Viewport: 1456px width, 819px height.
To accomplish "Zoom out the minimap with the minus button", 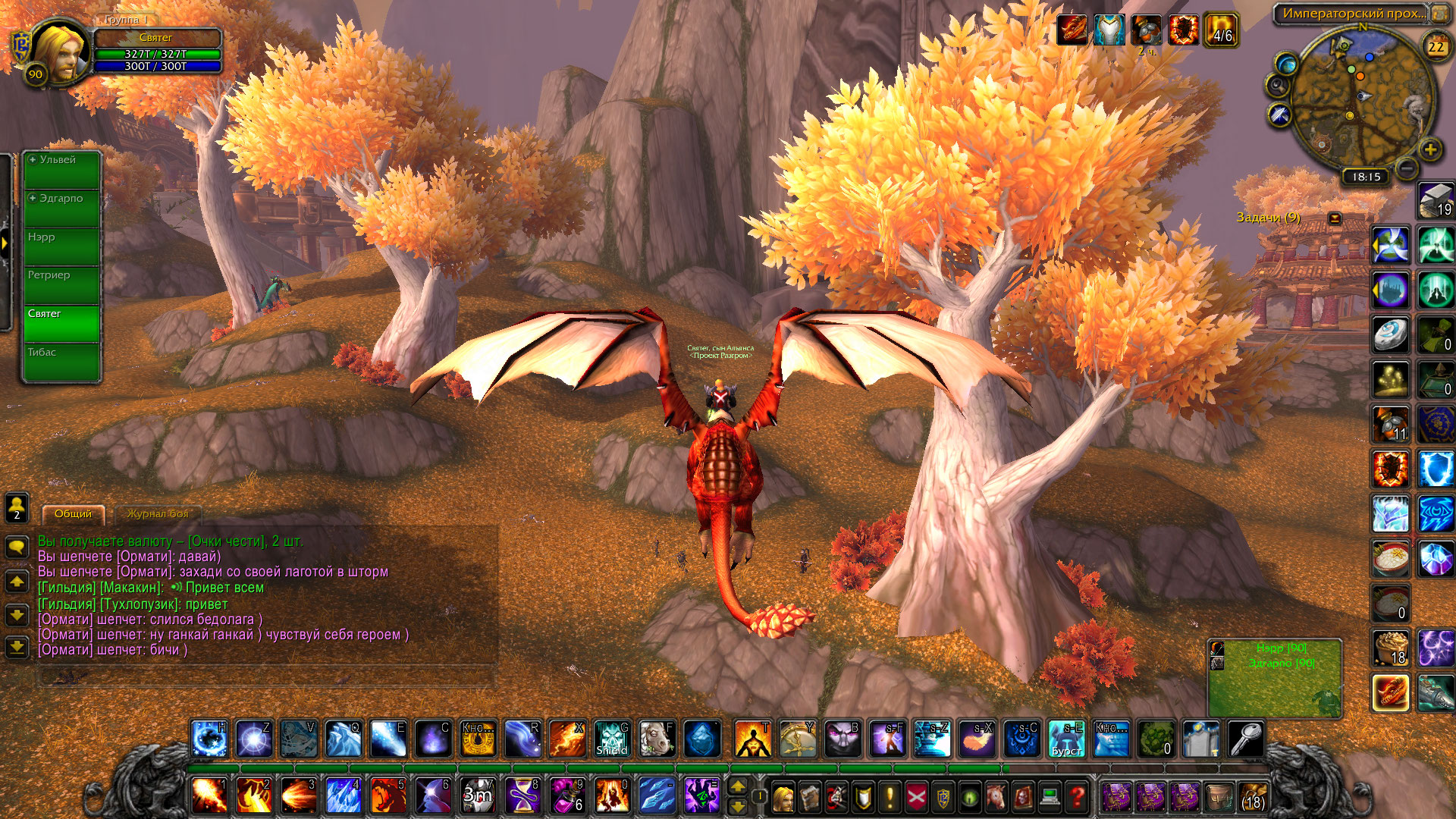I will (1406, 168).
